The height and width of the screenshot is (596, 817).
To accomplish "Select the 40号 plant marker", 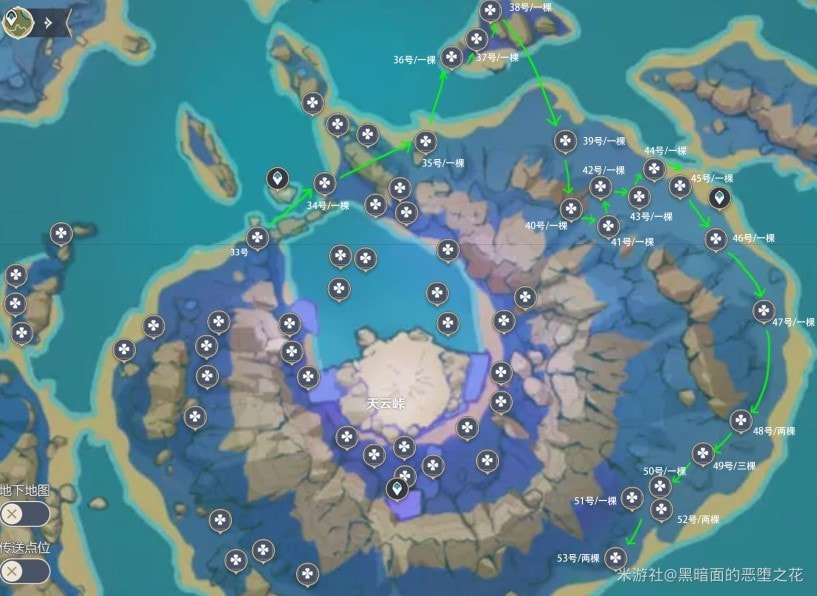I will [570, 209].
